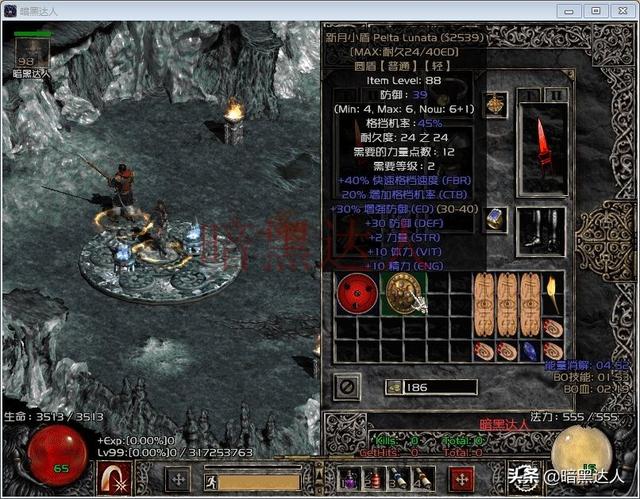
Task: Use the red healing potion in belt
Action: (x=372, y=479)
